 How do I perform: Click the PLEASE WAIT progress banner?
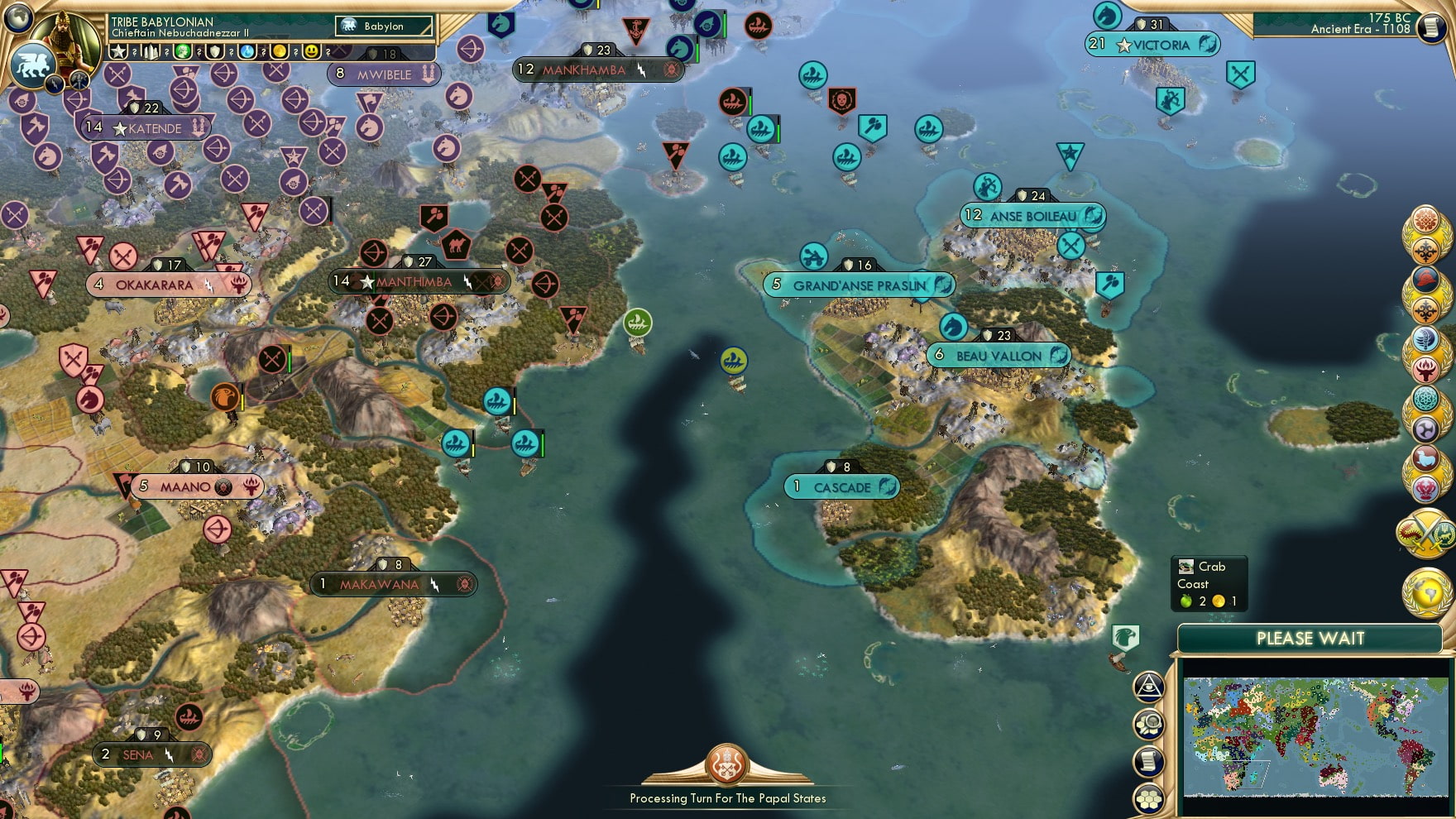click(1310, 639)
